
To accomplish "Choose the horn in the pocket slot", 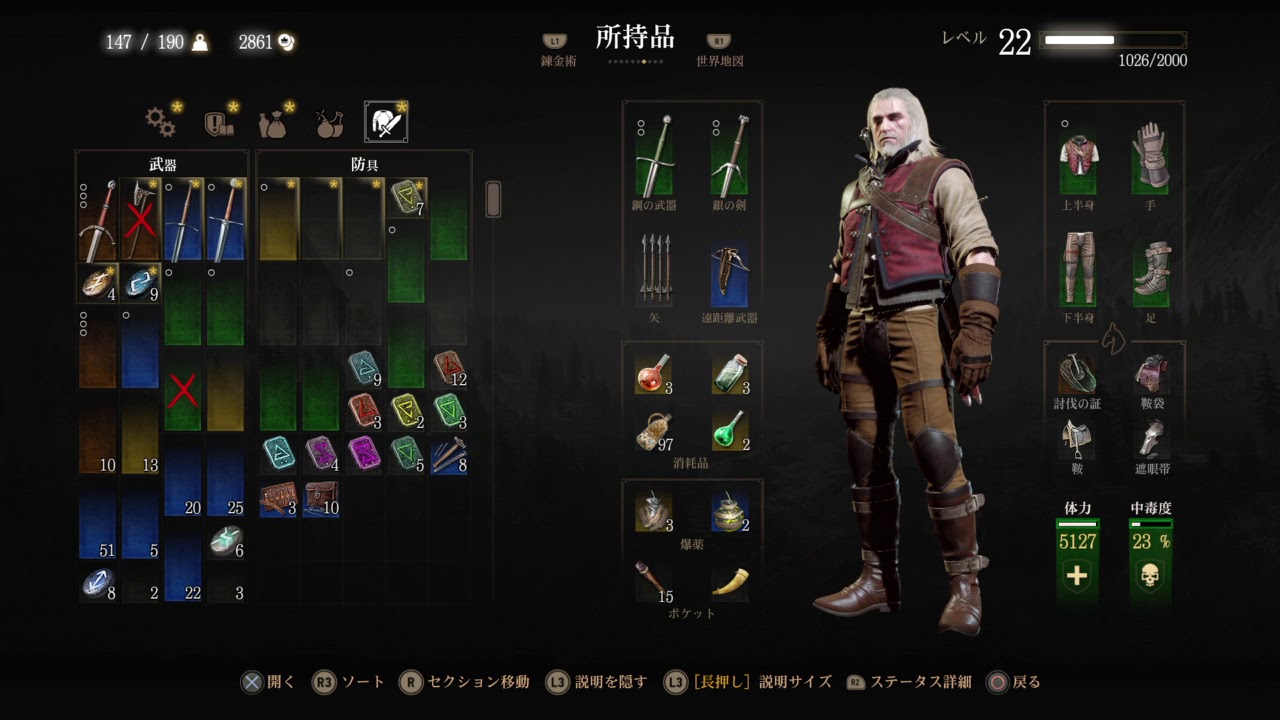I will coord(730,581).
